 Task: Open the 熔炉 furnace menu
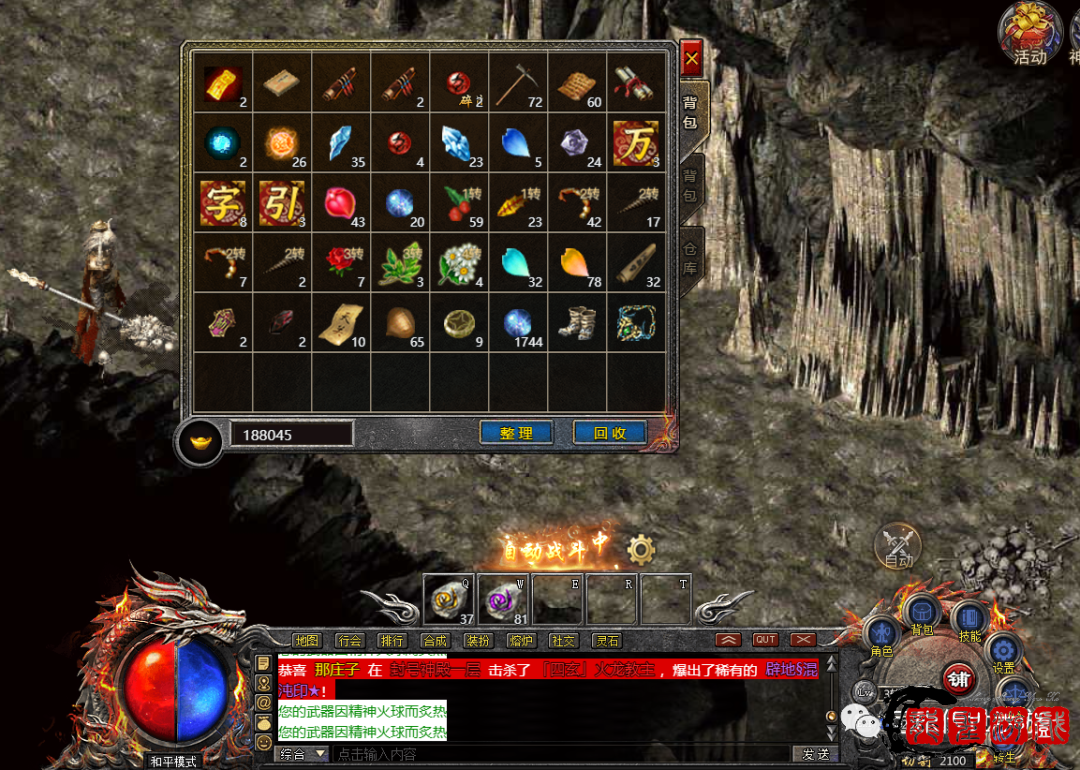pyautogui.click(x=521, y=640)
